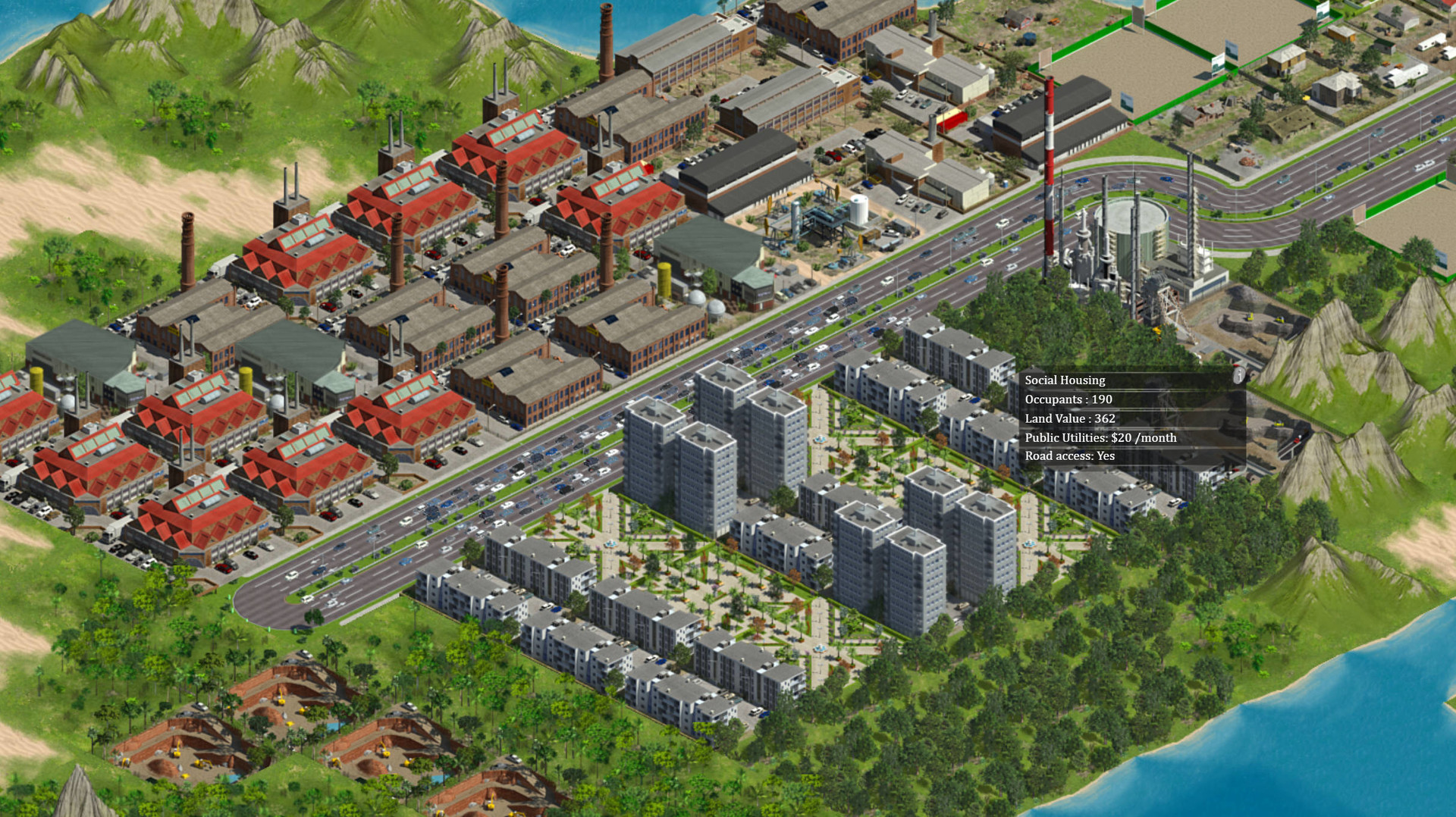
Task: Click the Social Housing title text
Action: point(1065,380)
